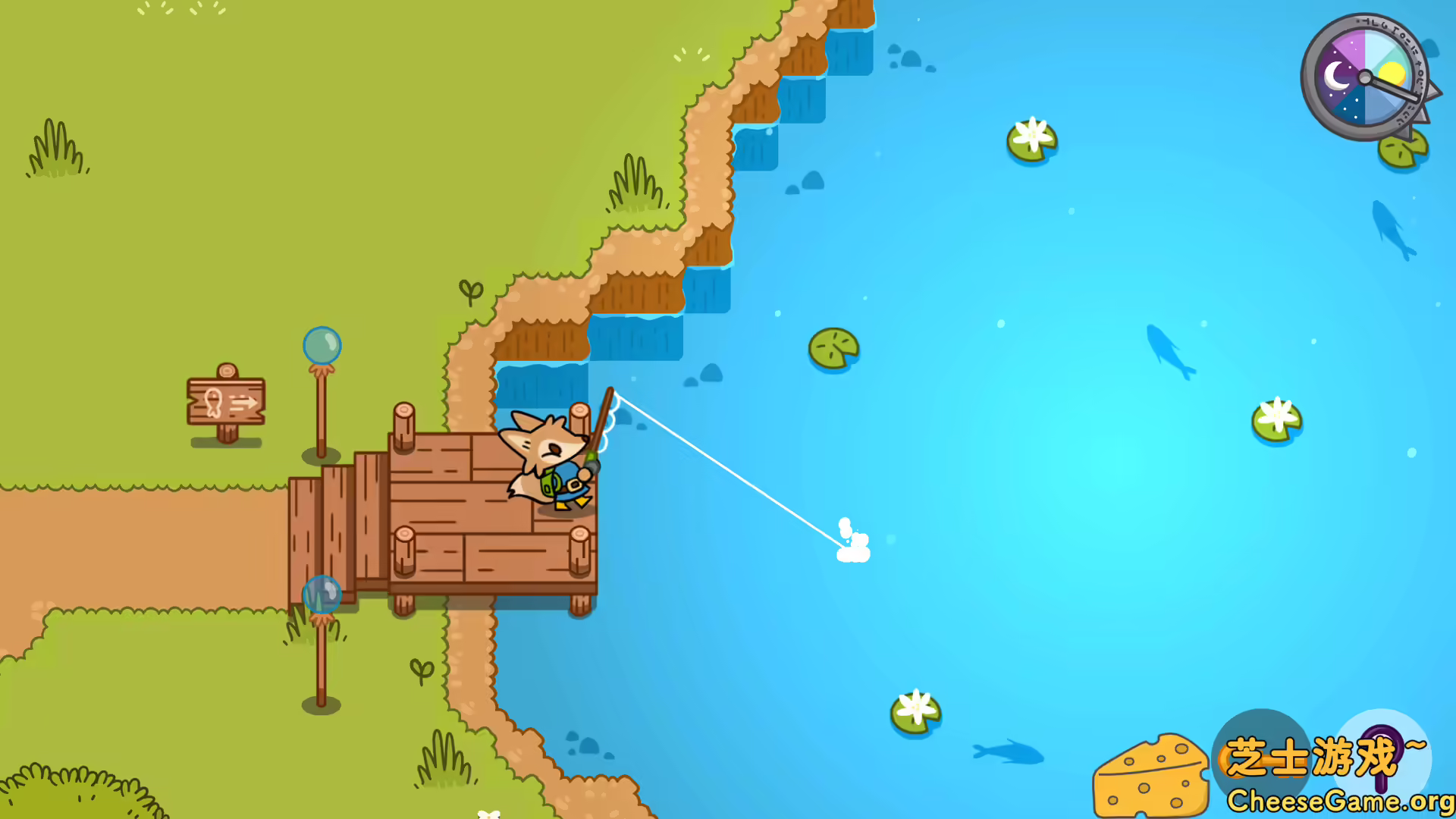Click the flowering lily pad near the bottom

(x=918, y=709)
